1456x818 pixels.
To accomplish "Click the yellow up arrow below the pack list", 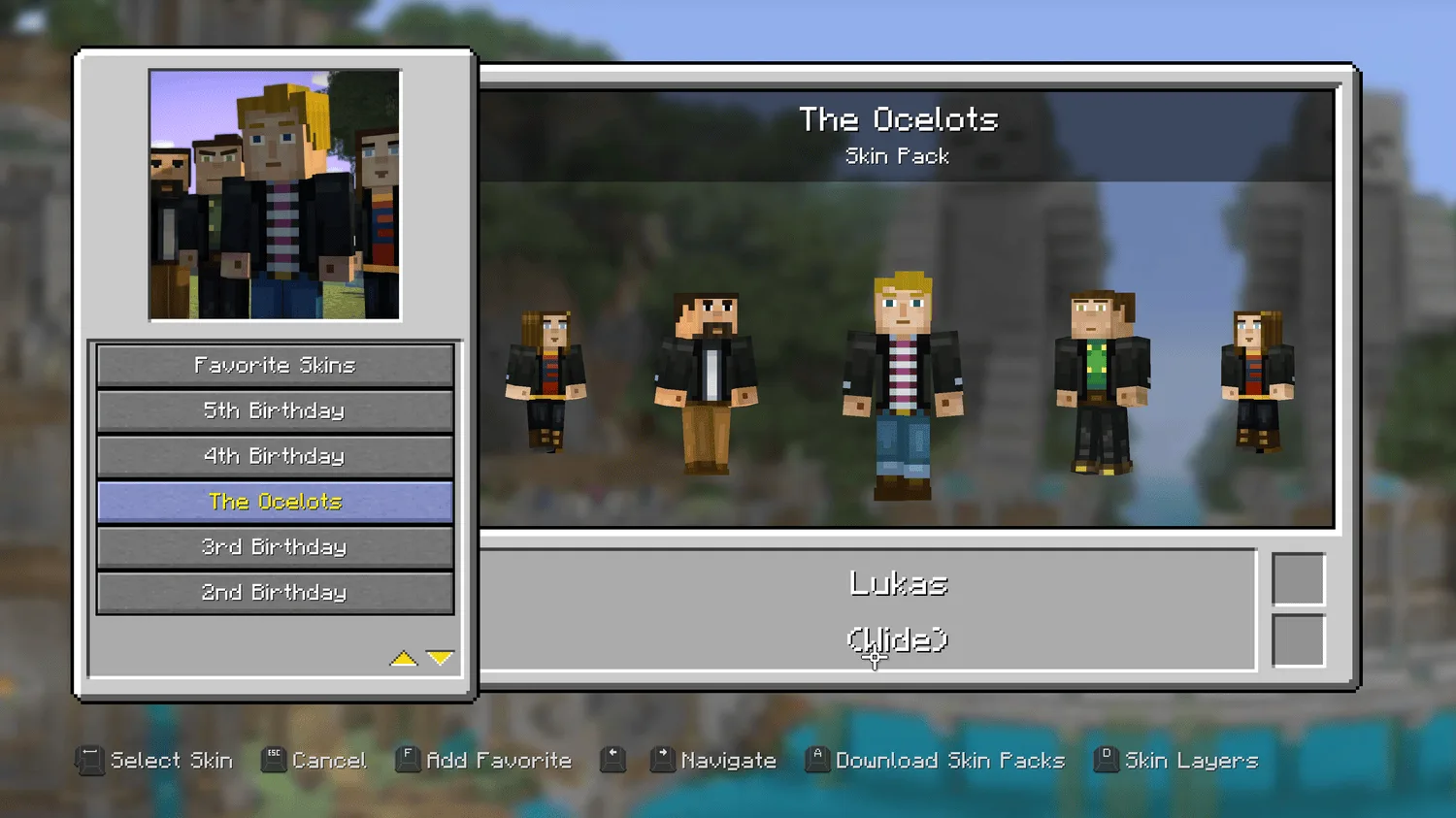I will (x=405, y=657).
